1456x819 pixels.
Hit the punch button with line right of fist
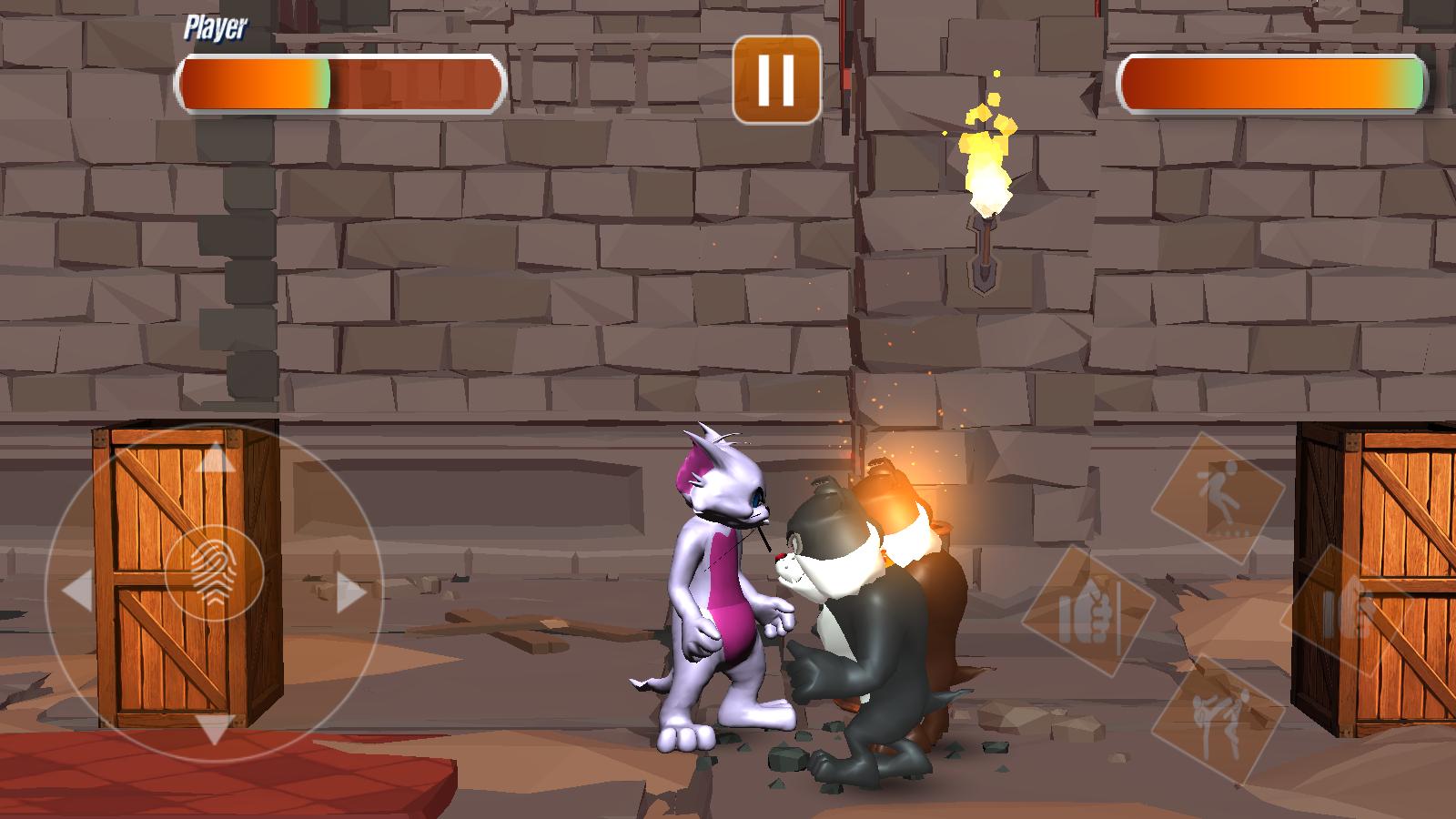pos(1087,612)
